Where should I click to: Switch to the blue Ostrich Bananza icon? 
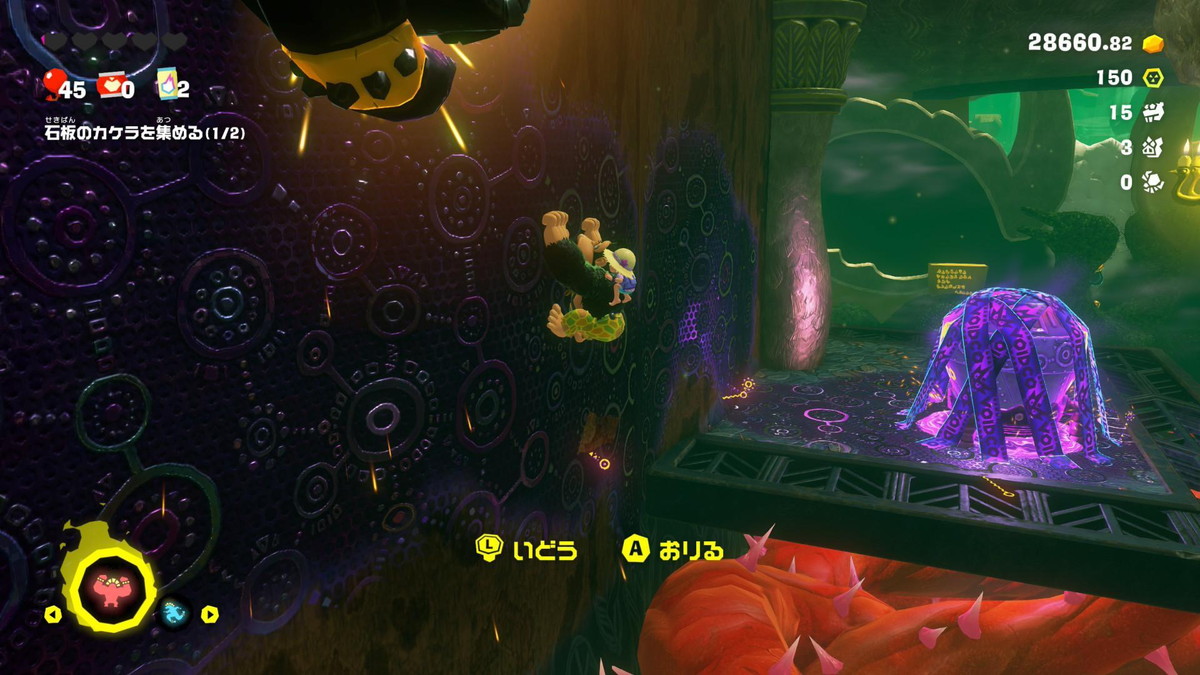click(x=173, y=612)
